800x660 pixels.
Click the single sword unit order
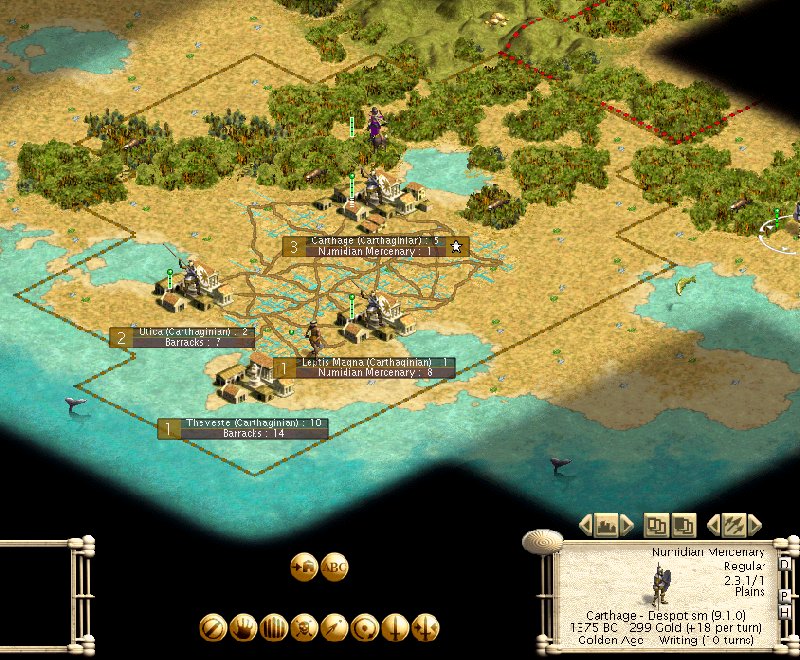pyautogui.click(x=395, y=627)
